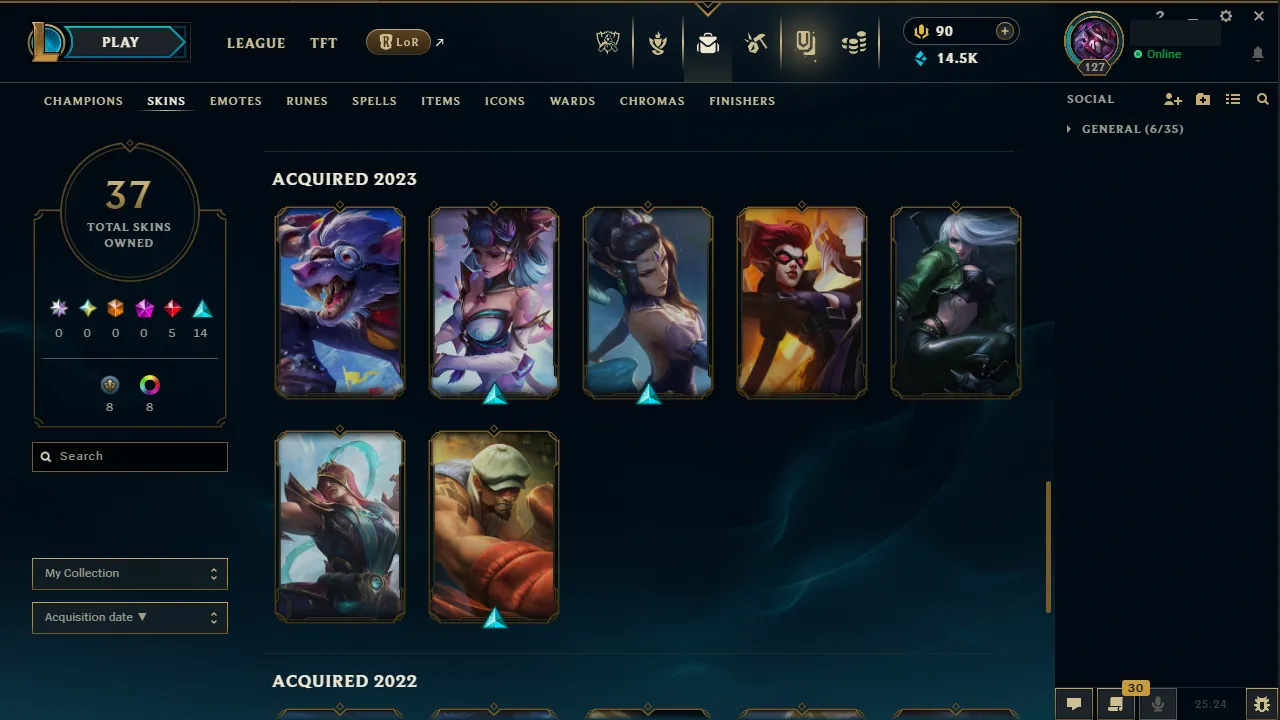Toggle the microphone in the bottom bar
This screenshot has height=720, width=1280.
pos(1157,703)
